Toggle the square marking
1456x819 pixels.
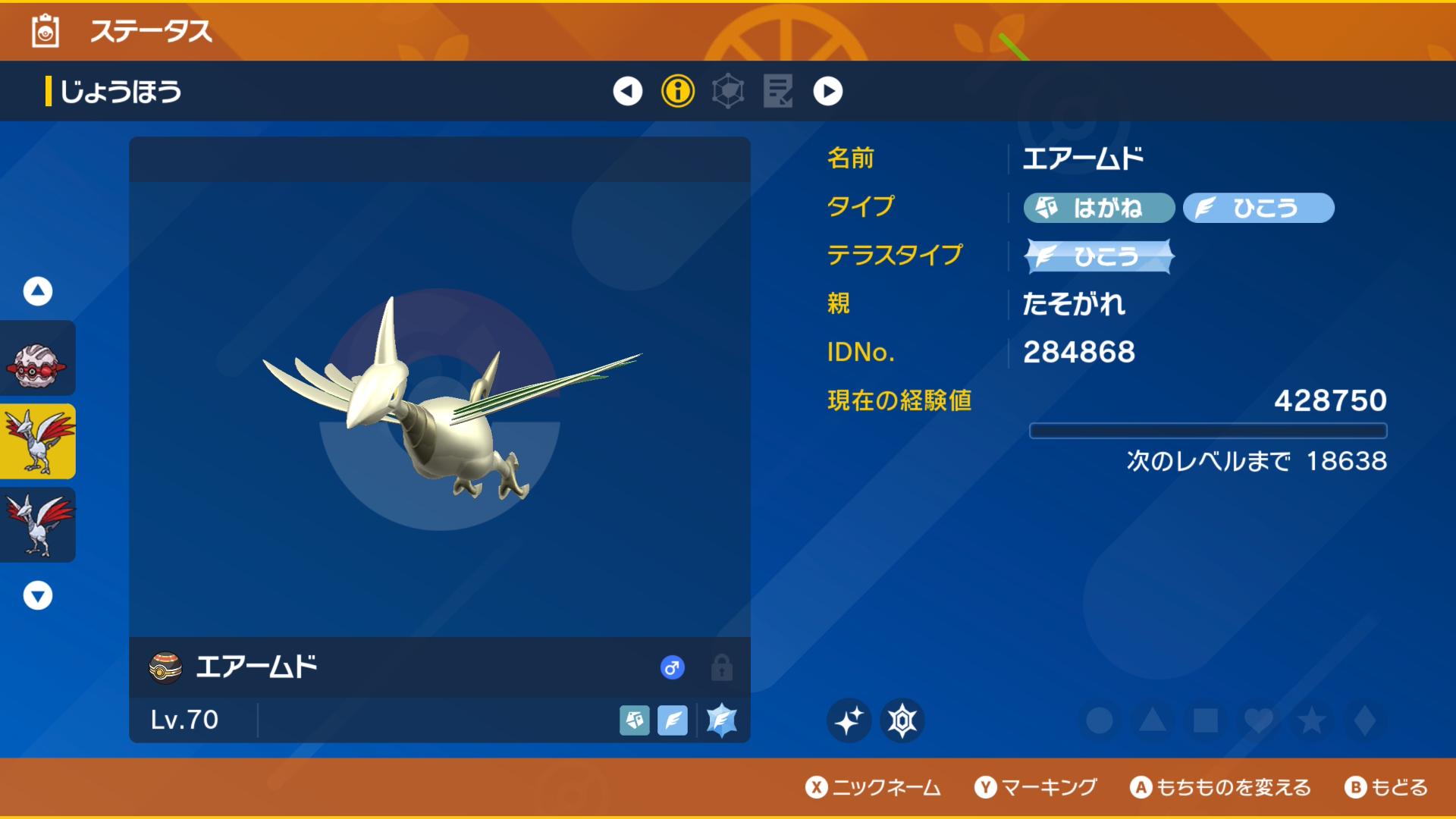(1206, 720)
